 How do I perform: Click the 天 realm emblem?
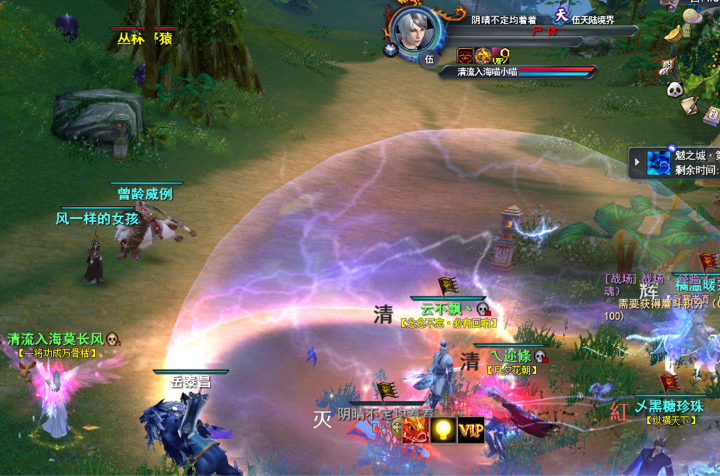click(x=561, y=15)
